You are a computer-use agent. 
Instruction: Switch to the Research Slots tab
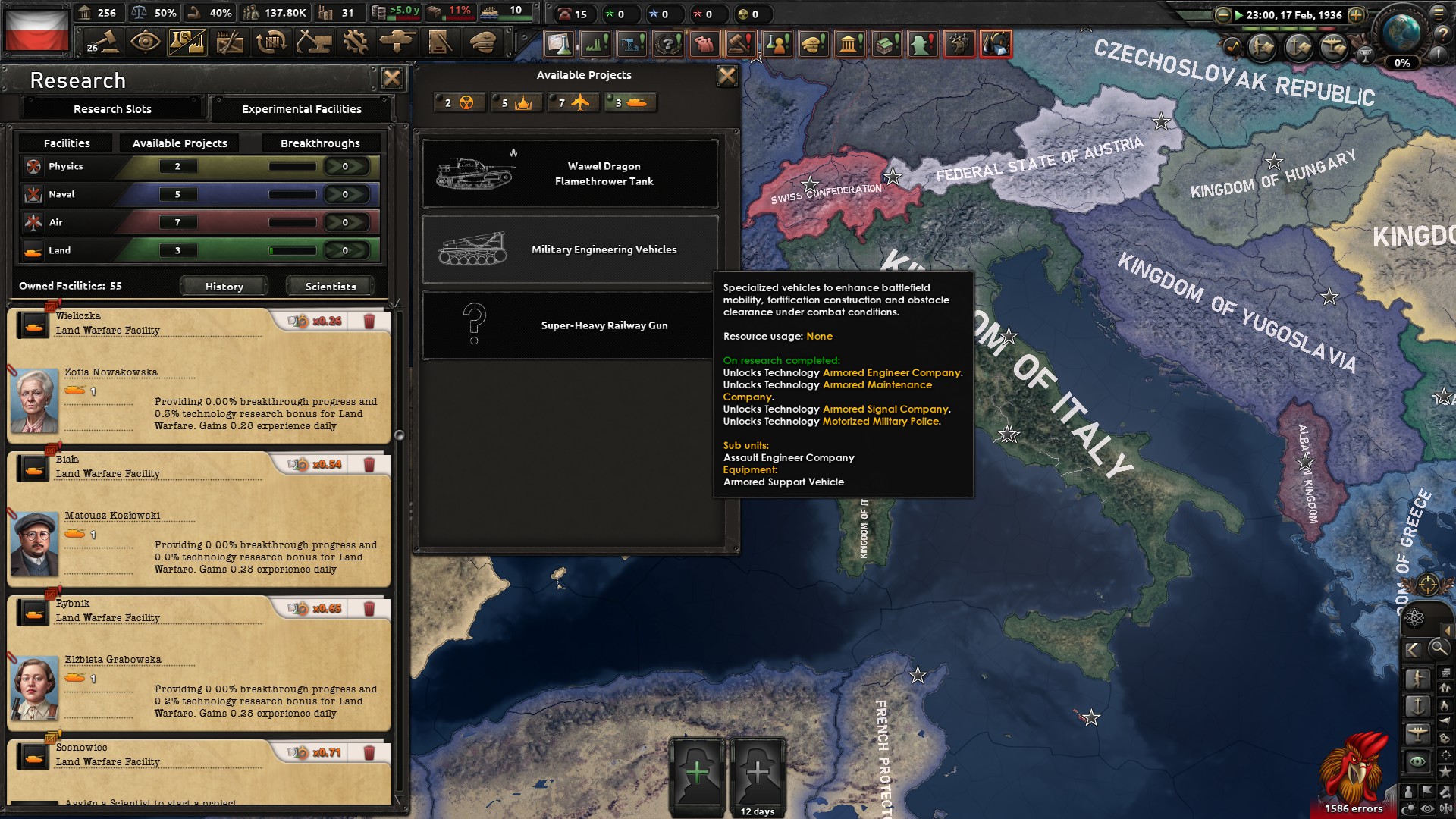(112, 109)
